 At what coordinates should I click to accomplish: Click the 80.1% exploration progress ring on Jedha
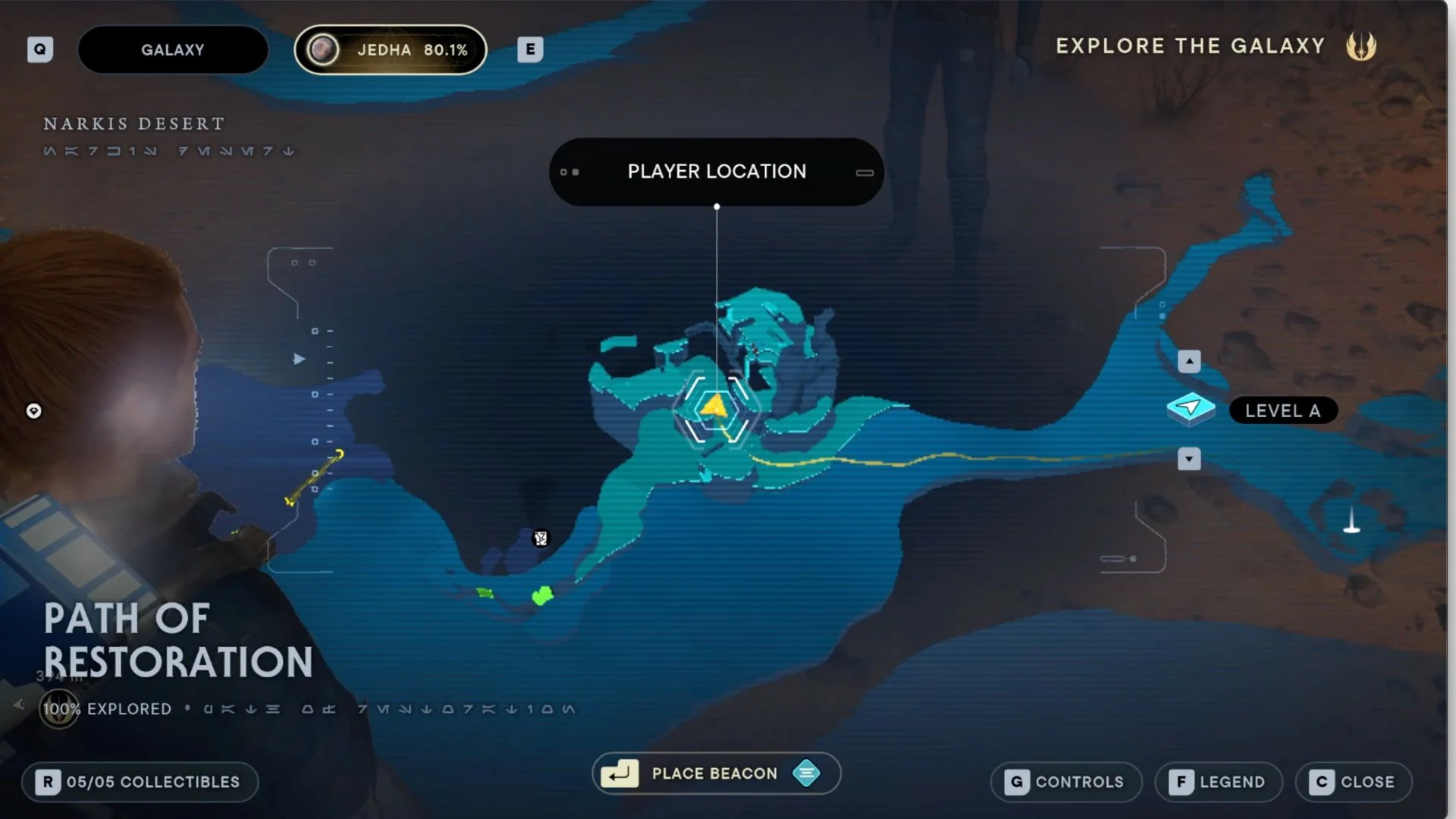click(325, 50)
